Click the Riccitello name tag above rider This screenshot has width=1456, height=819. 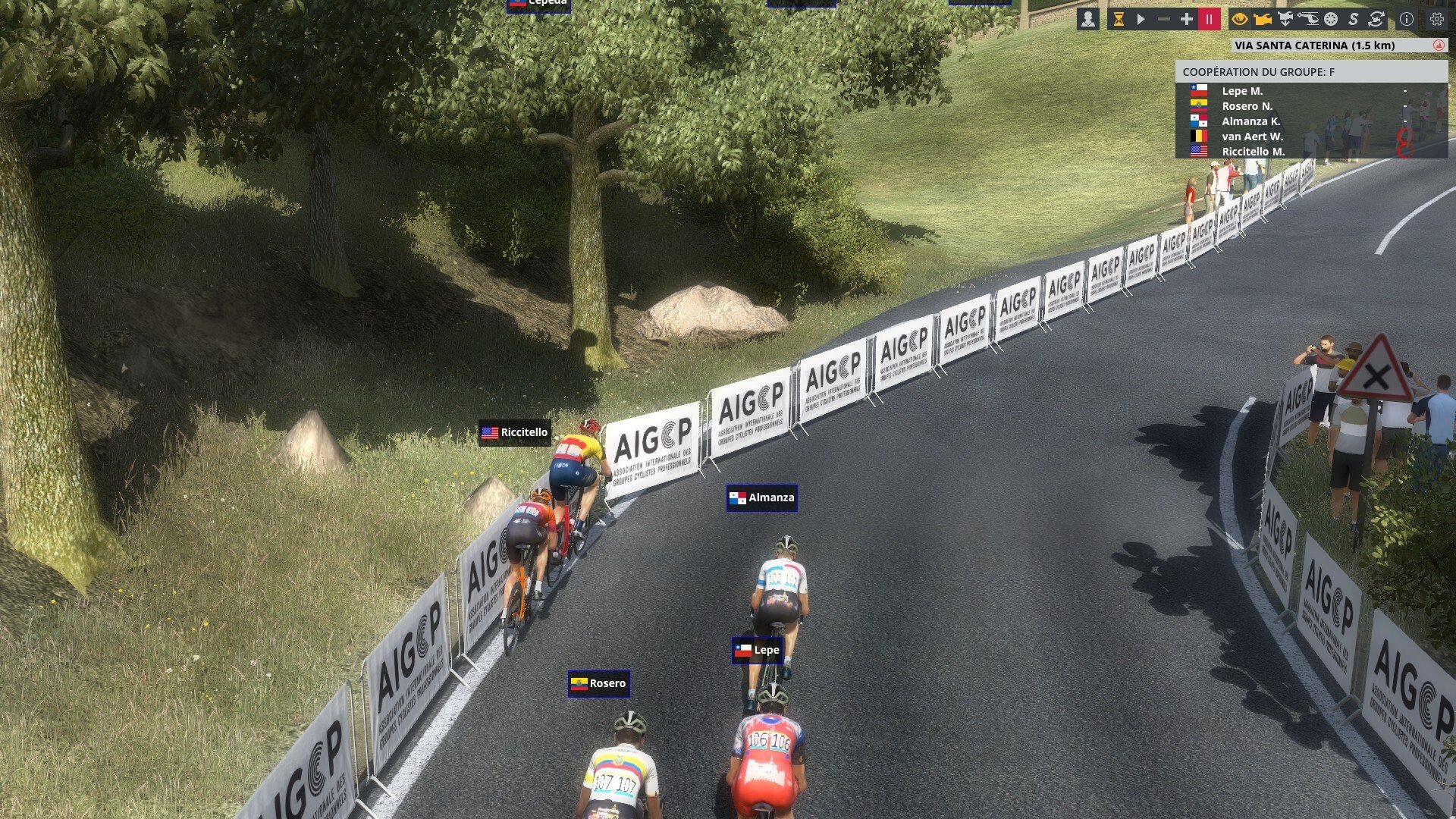[x=515, y=432]
